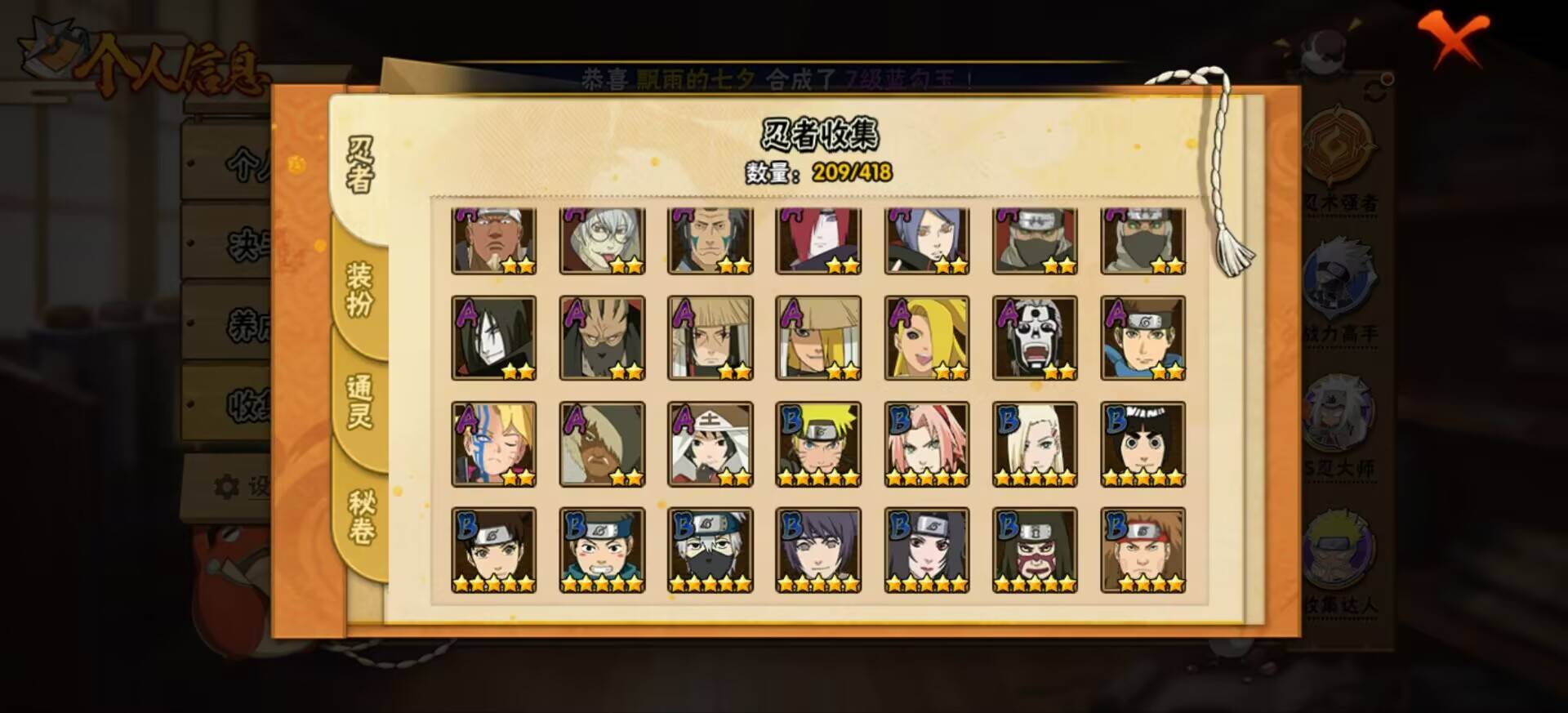Select Sakura's character portrait
The height and width of the screenshot is (713, 1568).
(925, 443)
